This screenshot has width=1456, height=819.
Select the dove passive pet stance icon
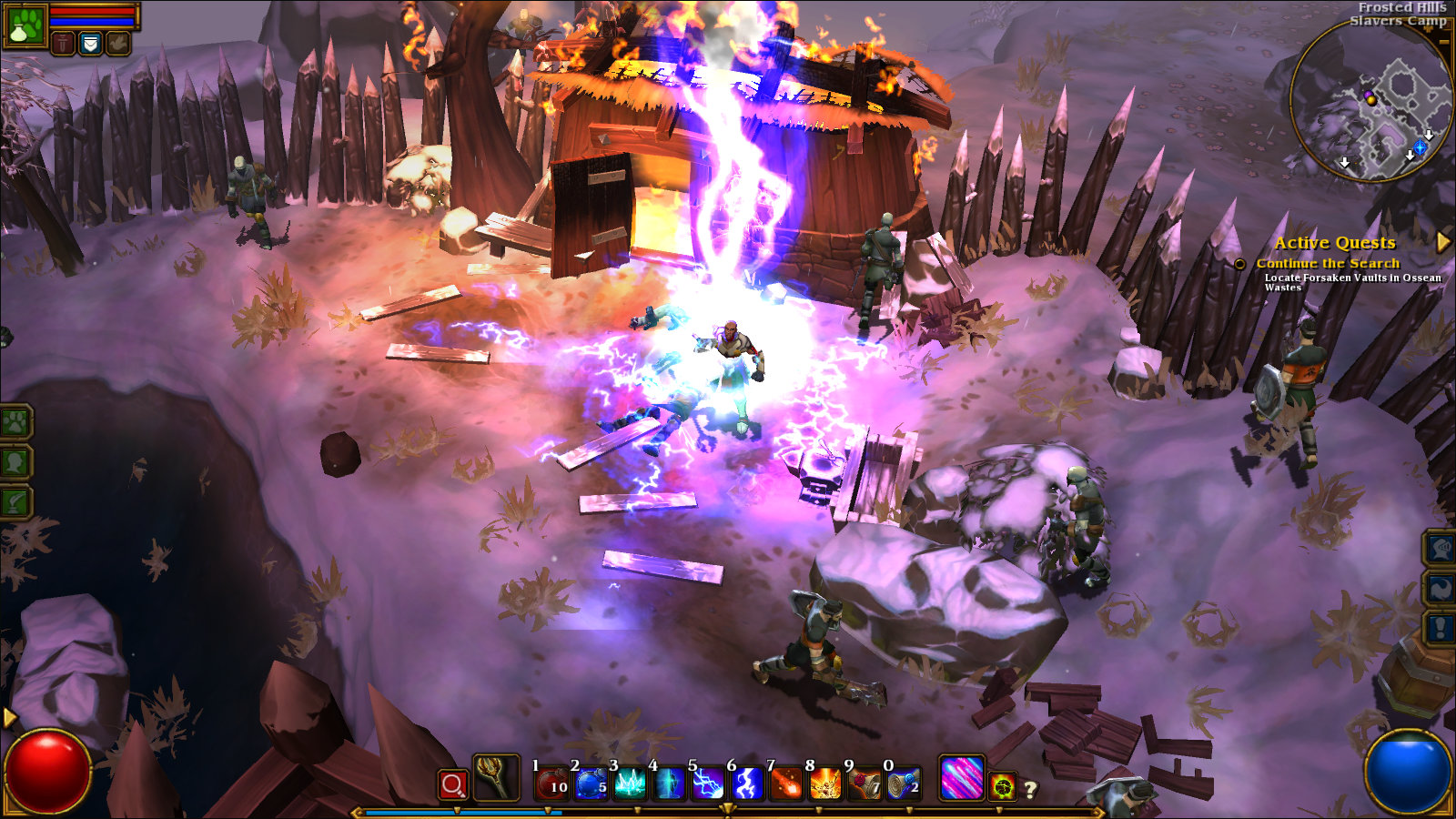pos(118,43)
